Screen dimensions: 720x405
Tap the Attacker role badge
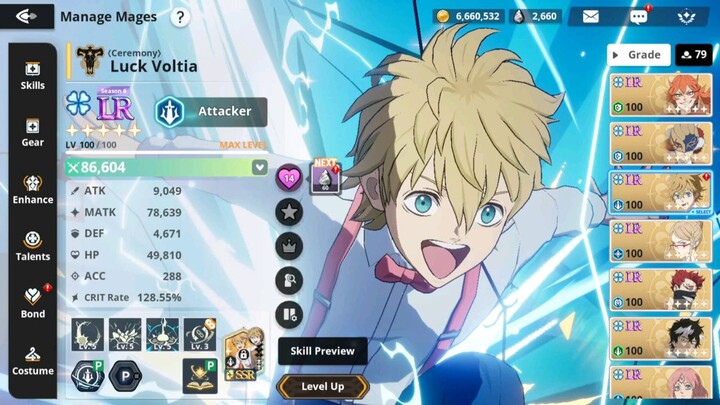coord(211,111)
